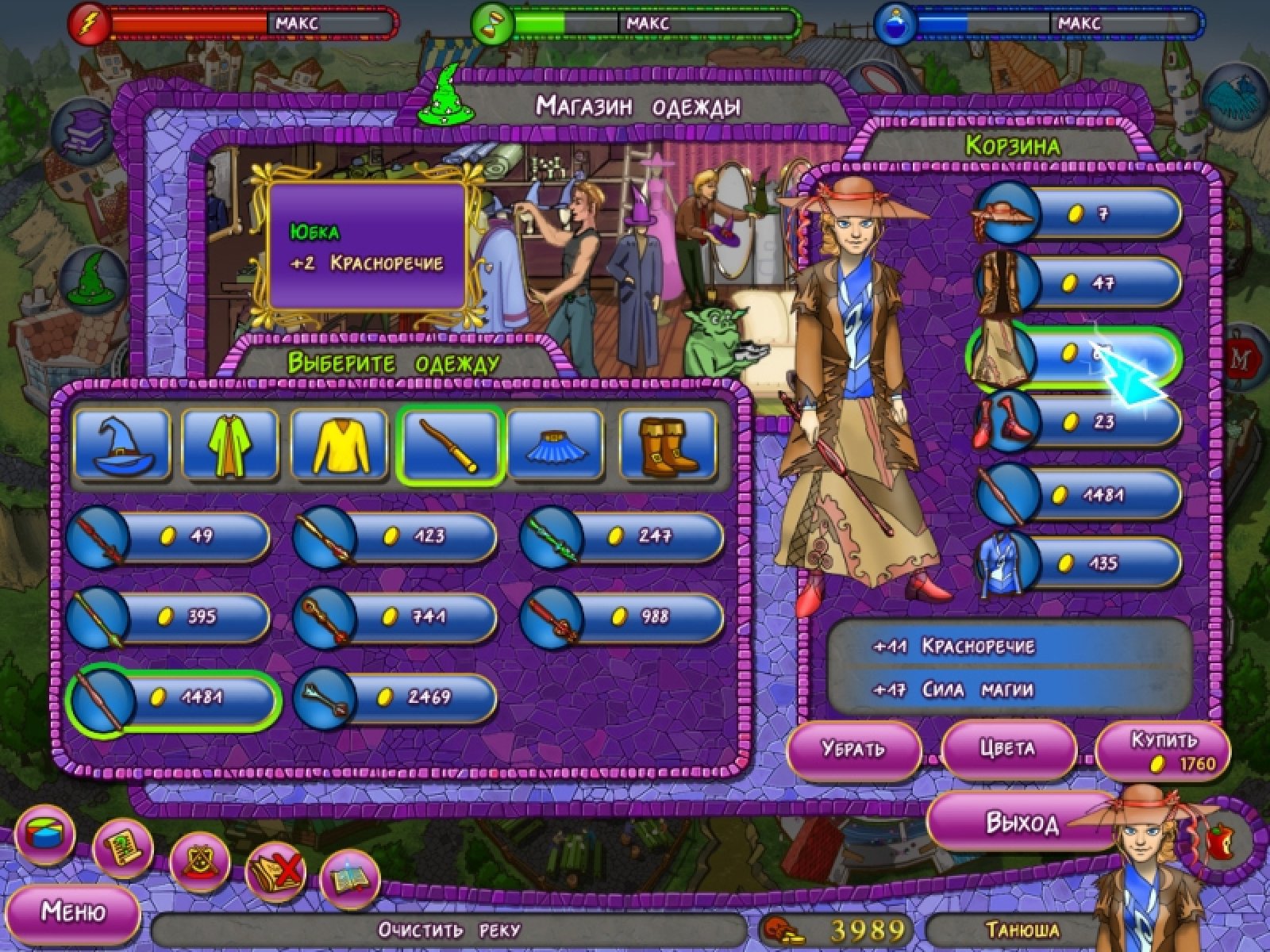Click the Убрать remove button
This screenshot has width=1270, height=952.
click(x=853, y=750)
